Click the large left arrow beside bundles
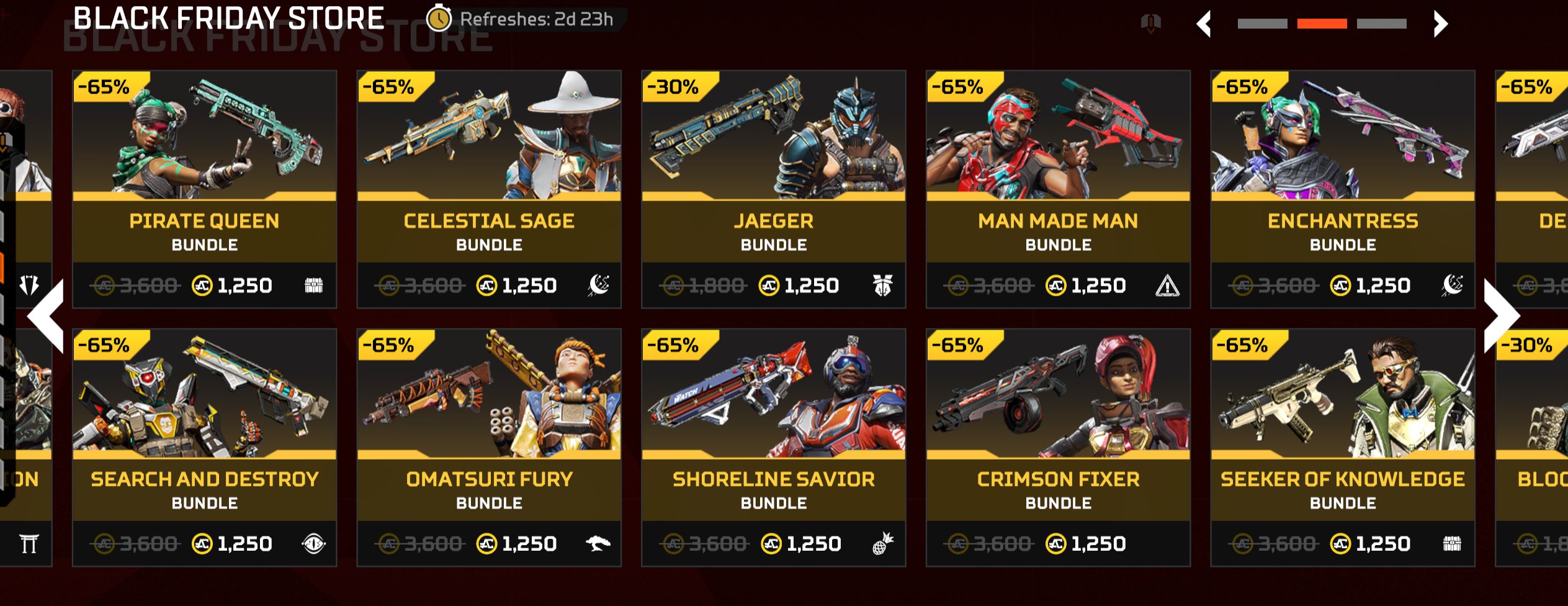1568x606 pixels. coord(47,316)
